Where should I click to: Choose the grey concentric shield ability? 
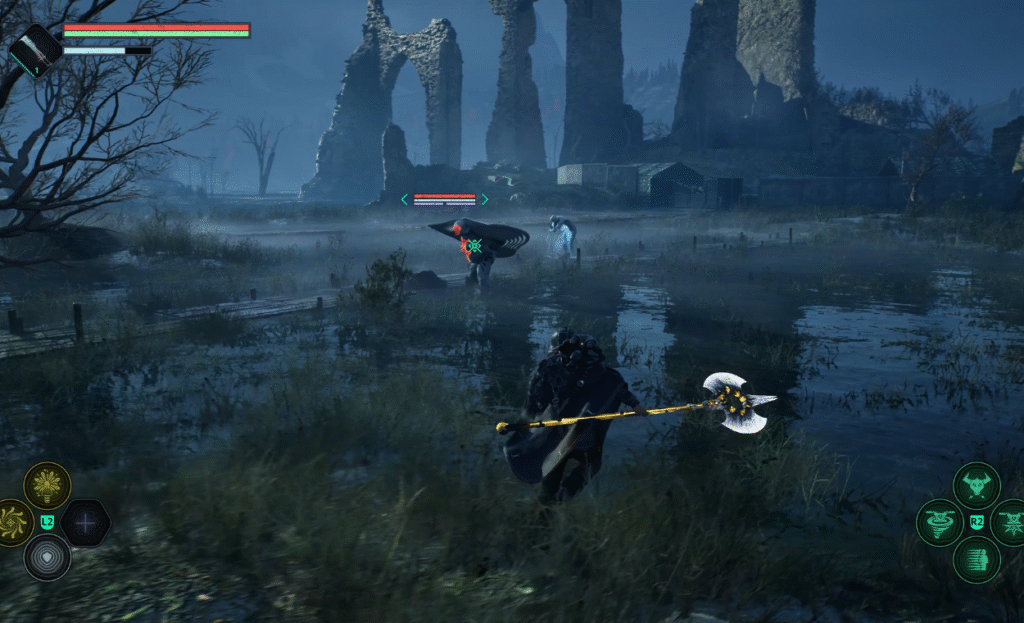tap(47, 557)
